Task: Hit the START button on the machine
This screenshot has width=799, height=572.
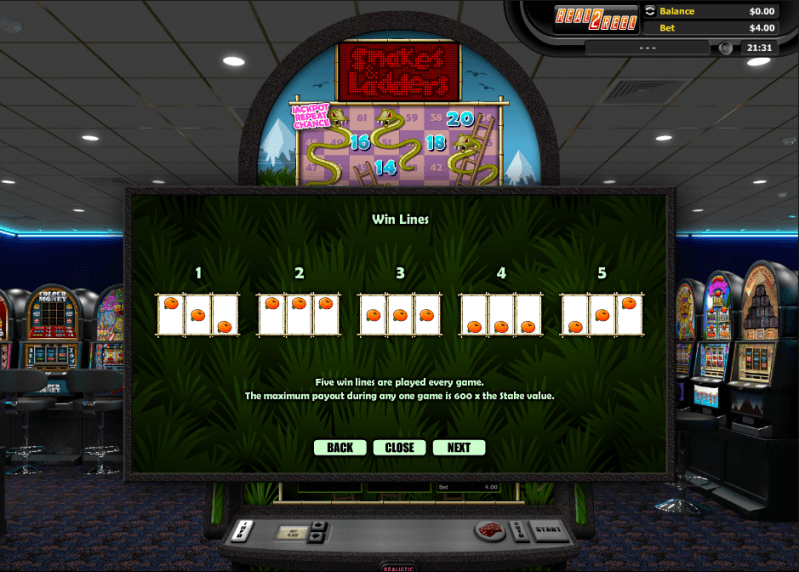Action: (x=546, y=530)
